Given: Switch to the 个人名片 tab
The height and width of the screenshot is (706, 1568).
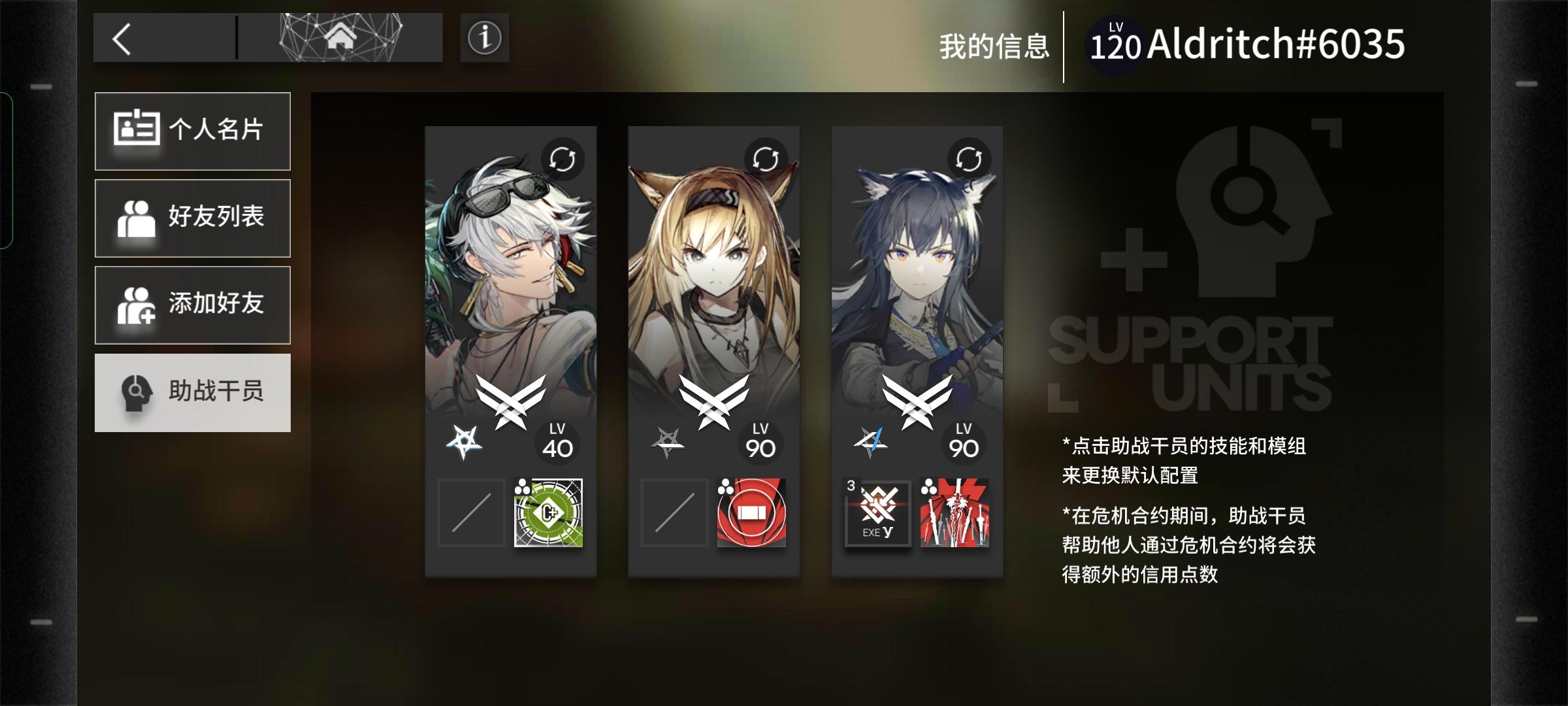Looking at the screenshot, I should click(192, 131).
